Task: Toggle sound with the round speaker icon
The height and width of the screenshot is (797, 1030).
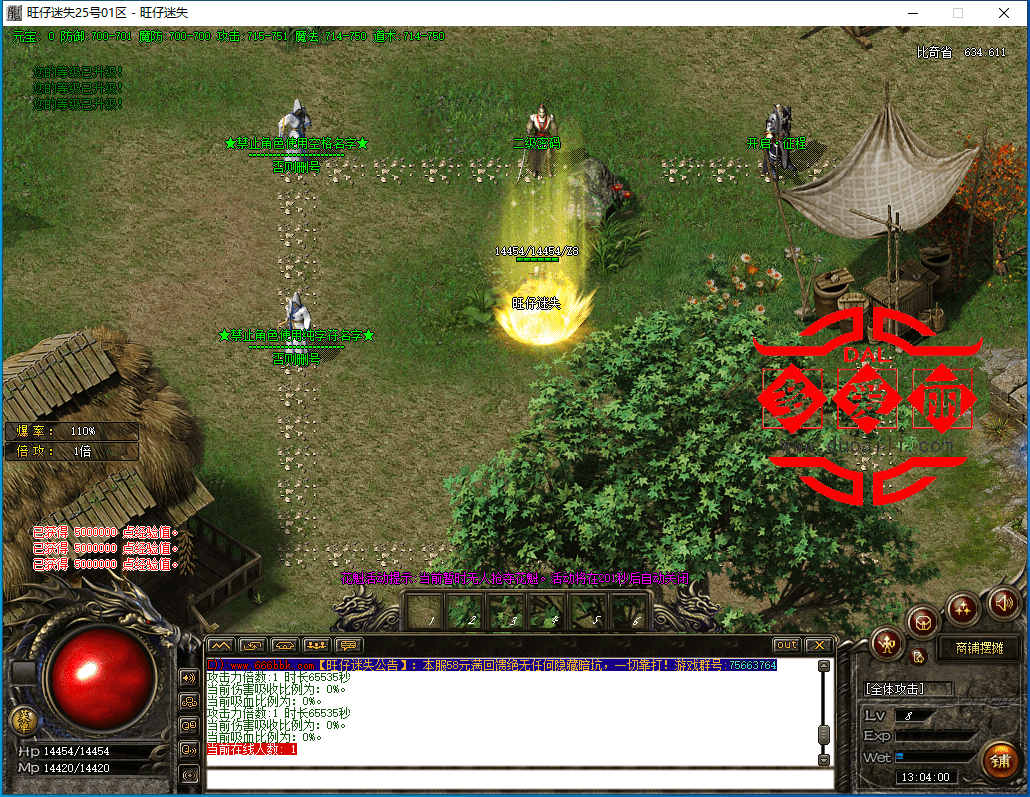Action: (x=1003, y=602)
